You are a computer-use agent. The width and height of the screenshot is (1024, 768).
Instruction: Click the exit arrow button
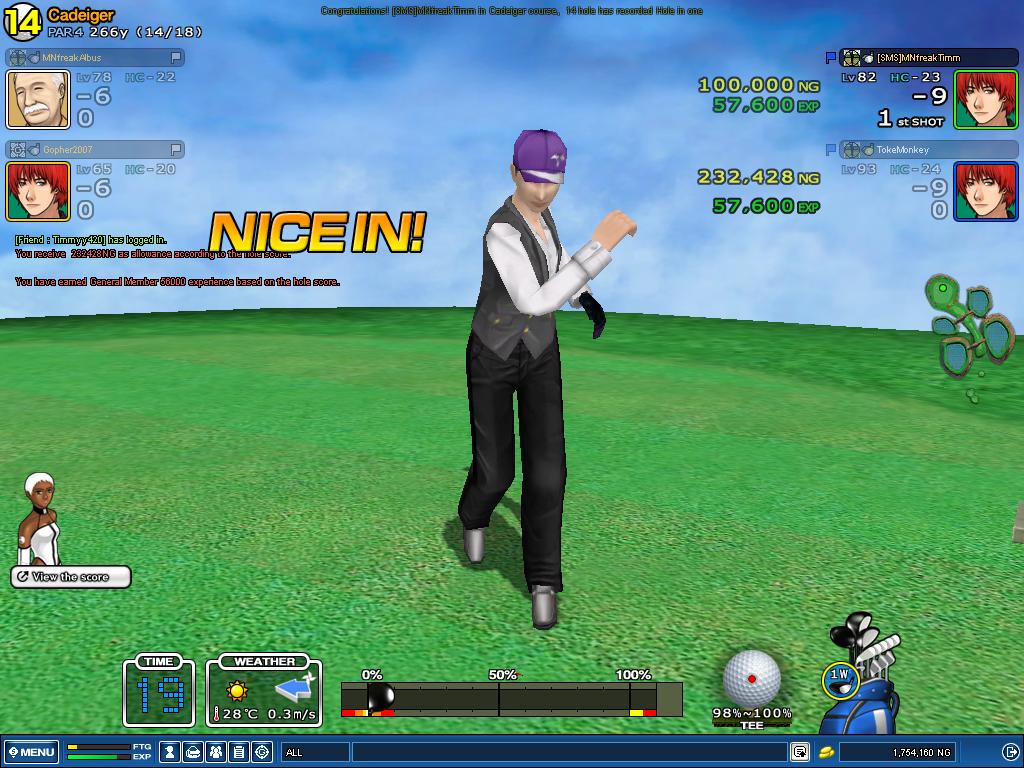tap(1010, 752)
